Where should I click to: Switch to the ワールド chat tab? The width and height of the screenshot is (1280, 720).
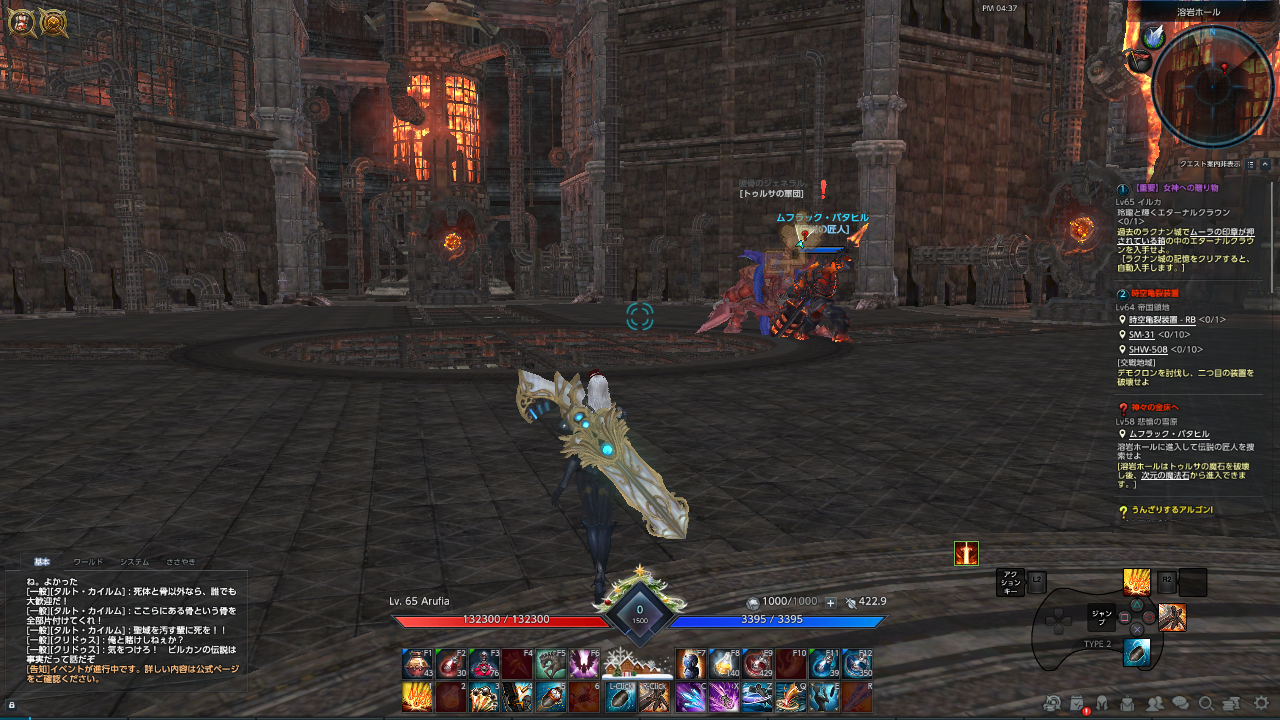(x=89, y=561)
